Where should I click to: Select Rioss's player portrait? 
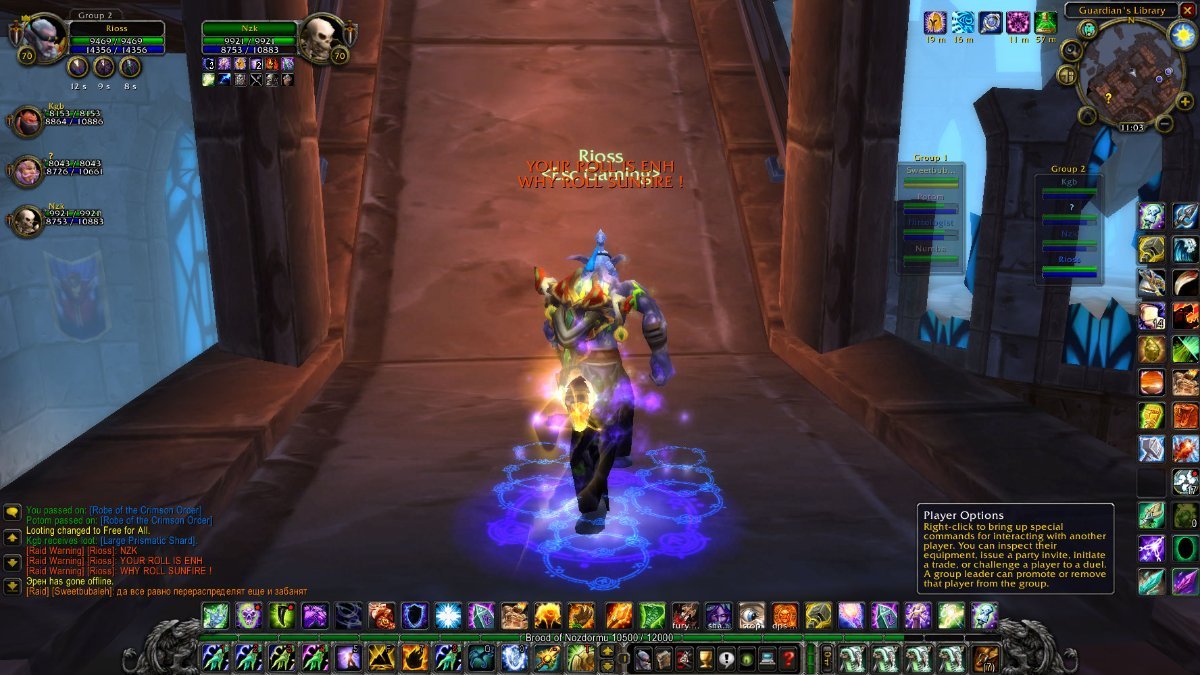(44, 38)
